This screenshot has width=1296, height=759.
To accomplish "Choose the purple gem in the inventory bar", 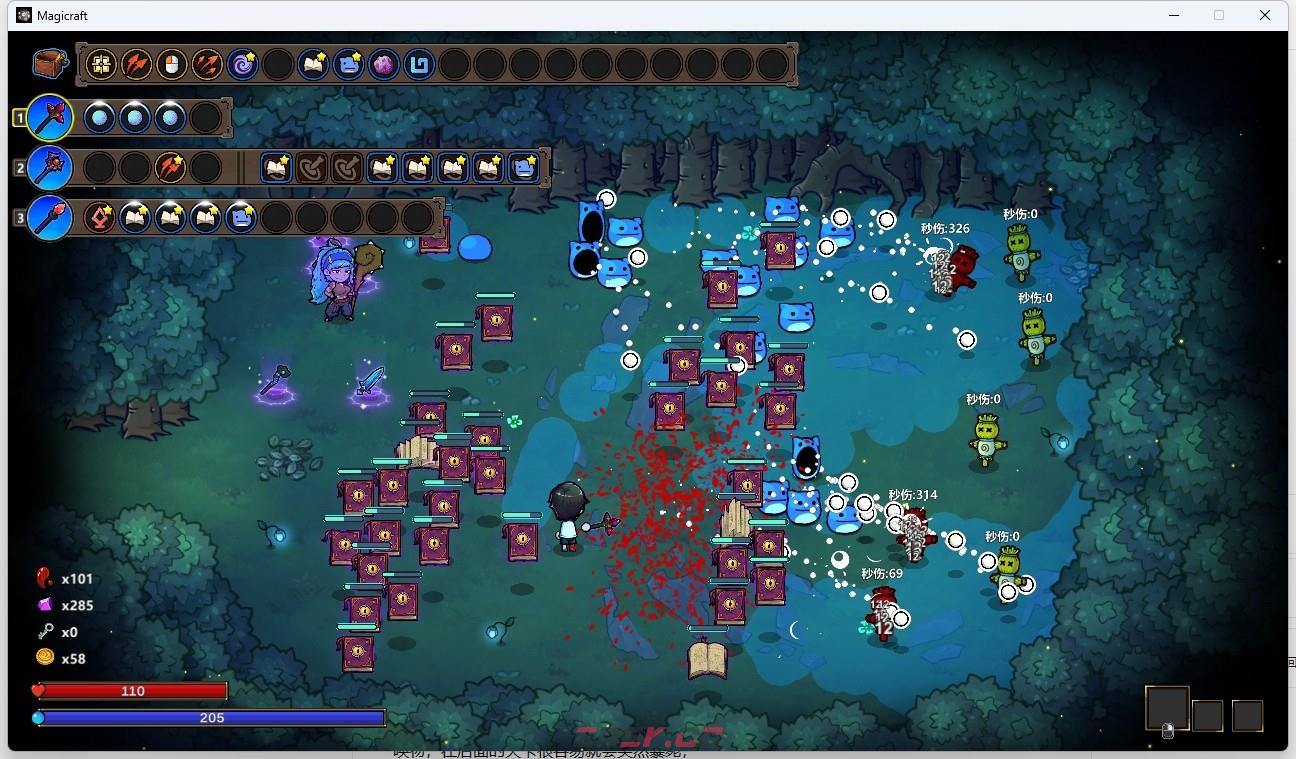I will [383, 65].
